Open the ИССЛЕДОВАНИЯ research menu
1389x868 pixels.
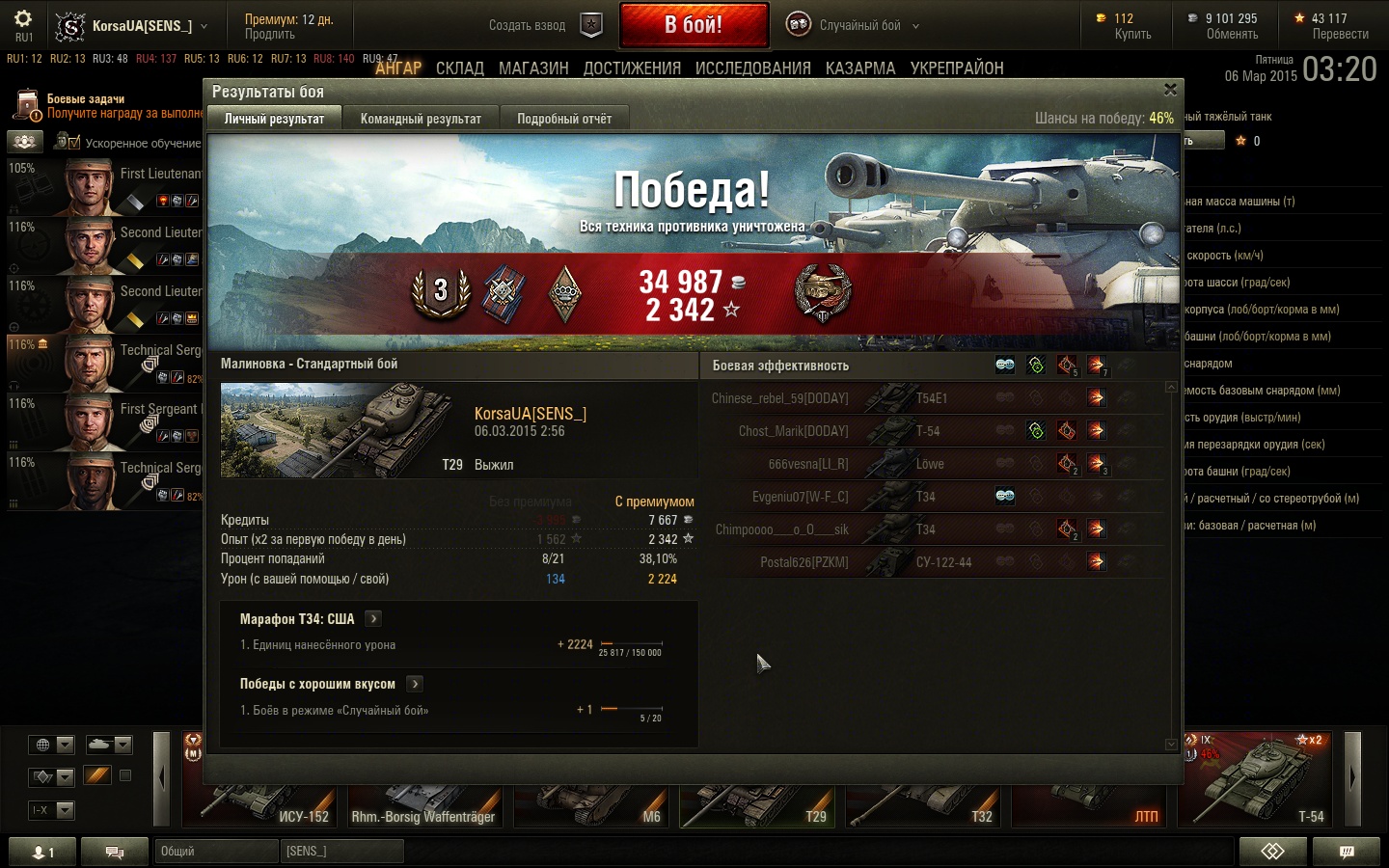[x=752, y=68]
